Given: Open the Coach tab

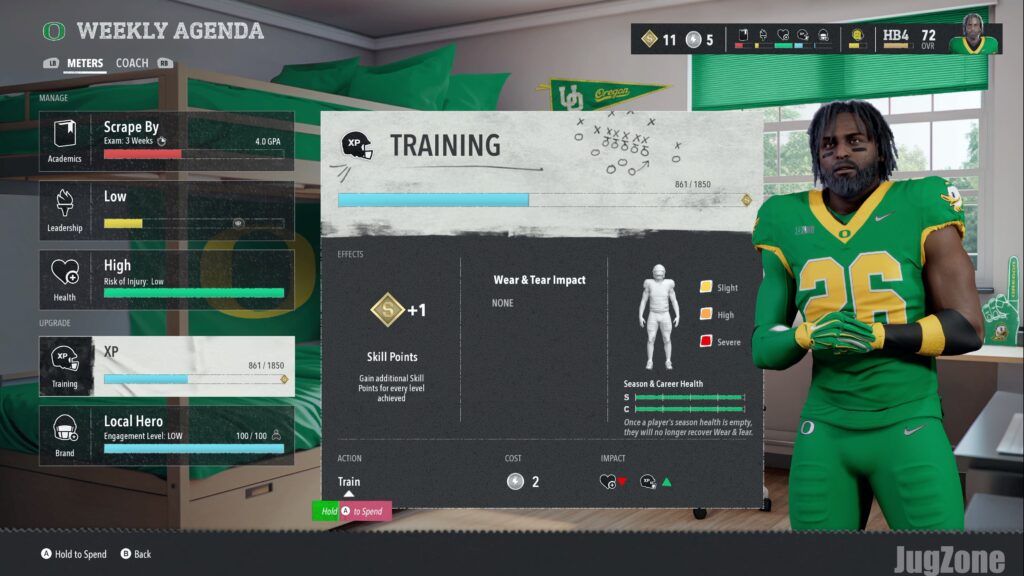Looking at the screenshot, I should coord(132,63).
